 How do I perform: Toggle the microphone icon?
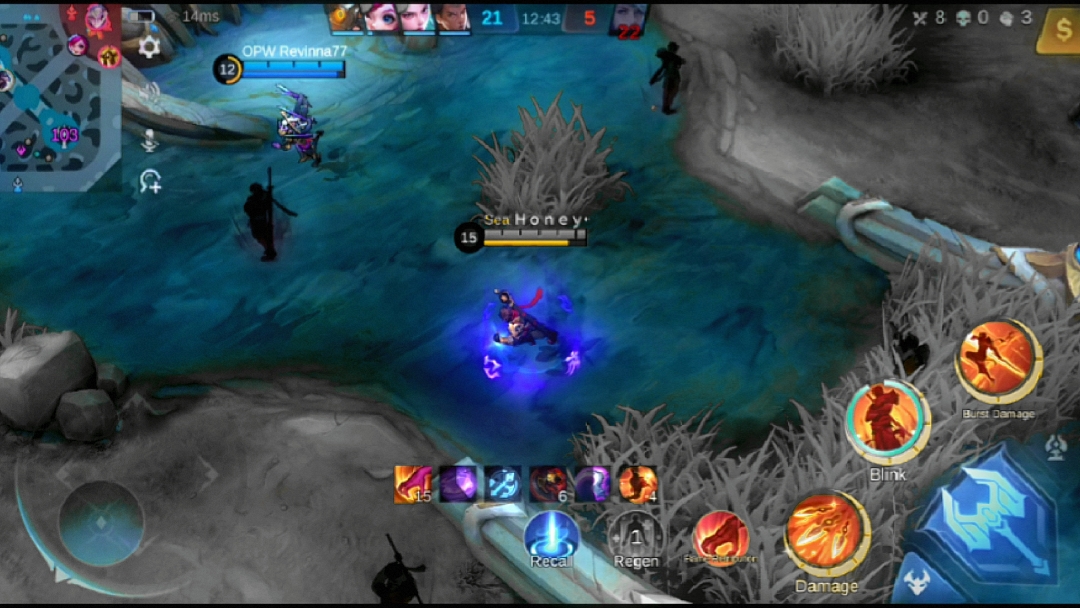150,140
